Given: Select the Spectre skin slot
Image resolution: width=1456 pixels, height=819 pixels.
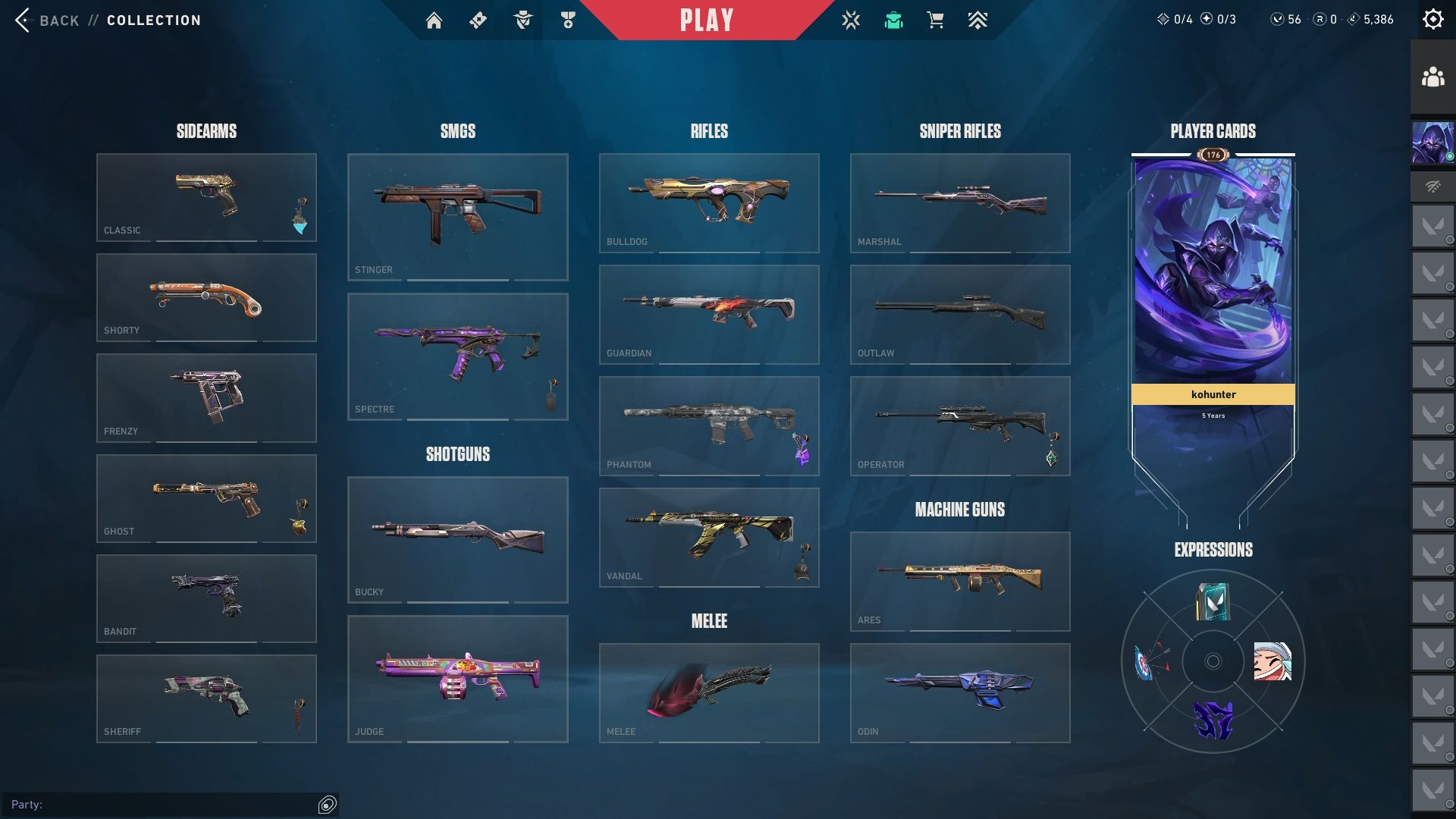Looking at the screenshot, I should [457, 356].
